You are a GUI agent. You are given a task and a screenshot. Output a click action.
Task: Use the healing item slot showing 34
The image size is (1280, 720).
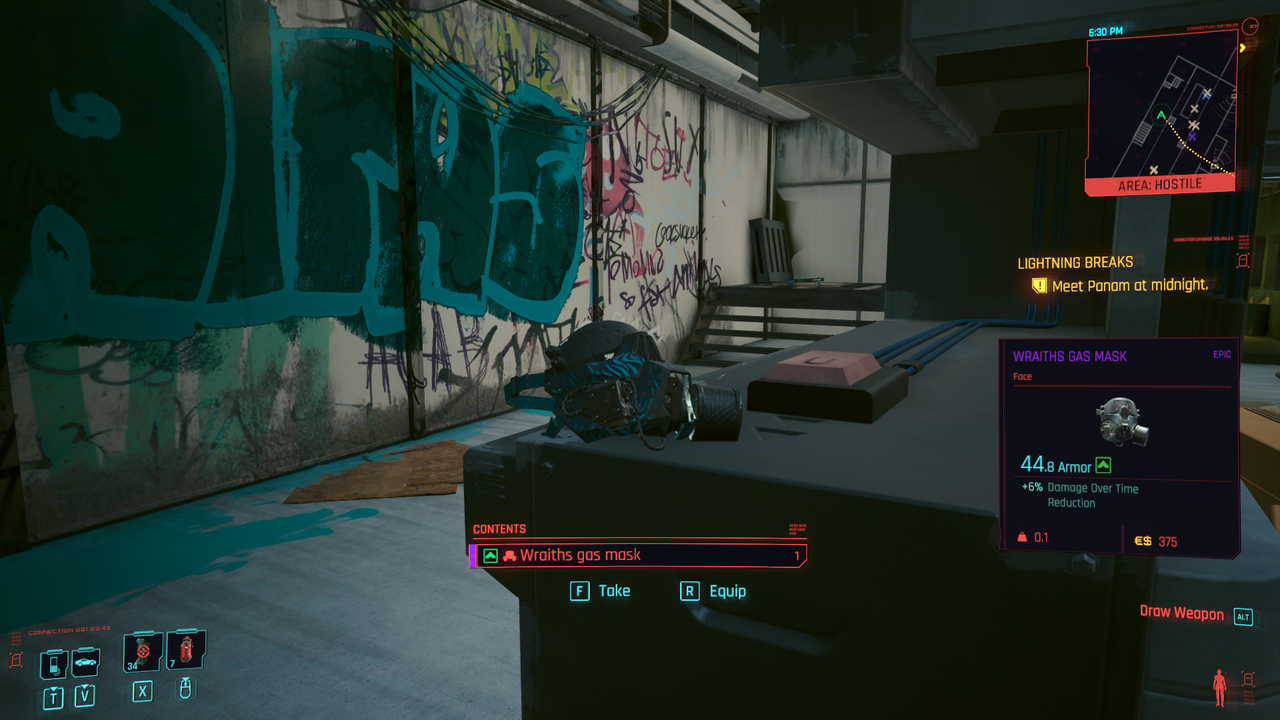(x=142, y=652)
